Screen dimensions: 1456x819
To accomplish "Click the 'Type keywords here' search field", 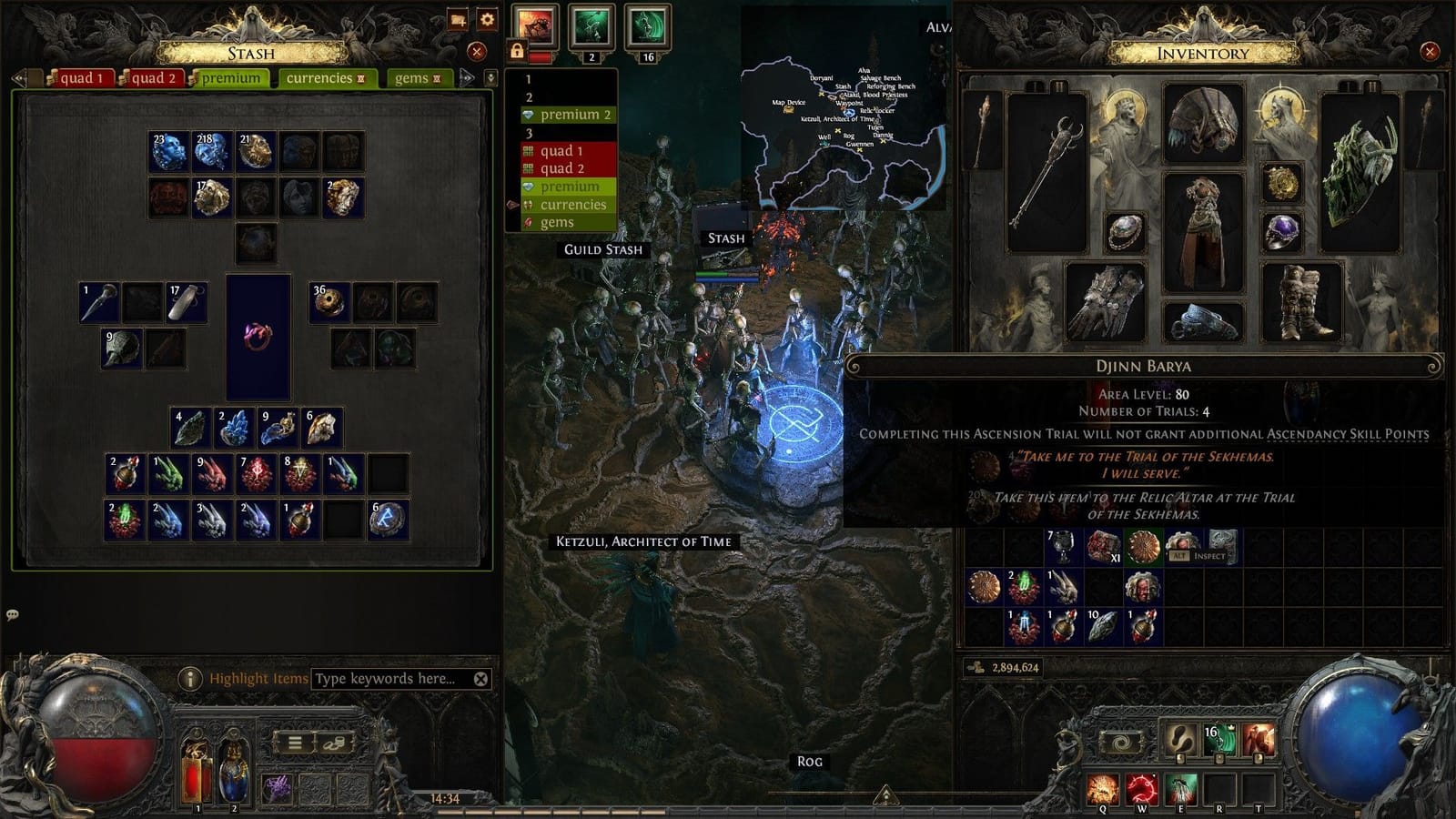I will click(x=387, y=677).
